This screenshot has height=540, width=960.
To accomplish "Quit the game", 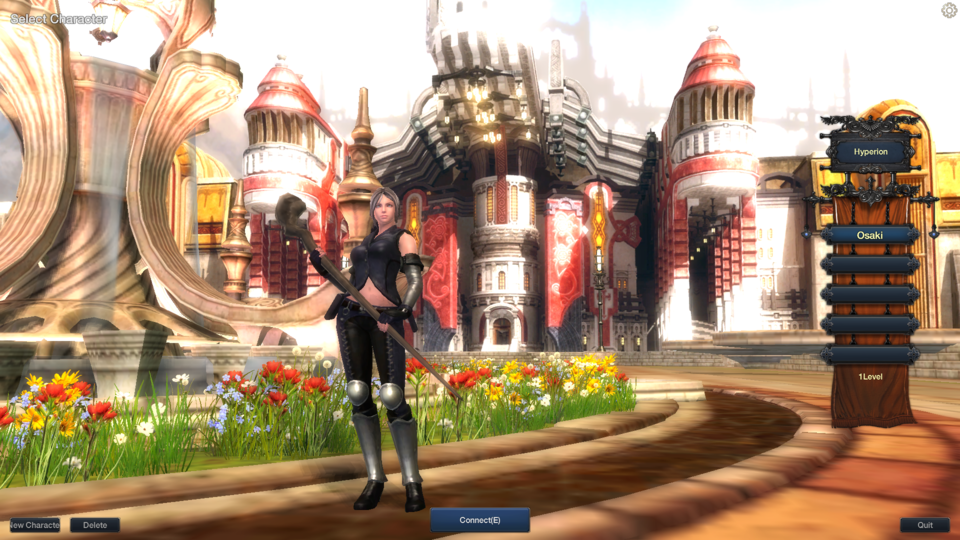I will tap(925, 525).
